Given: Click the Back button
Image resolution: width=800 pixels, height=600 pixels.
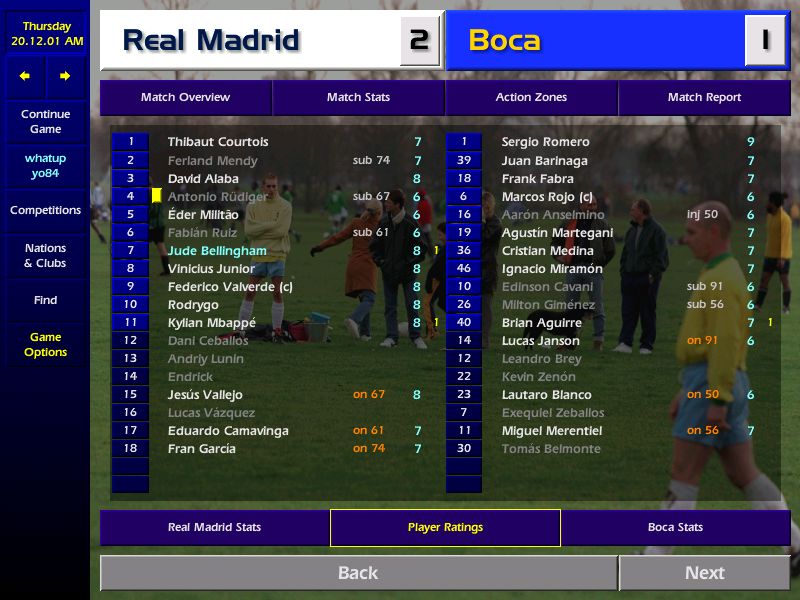Looking at the screenshot, I should [358, 573].
